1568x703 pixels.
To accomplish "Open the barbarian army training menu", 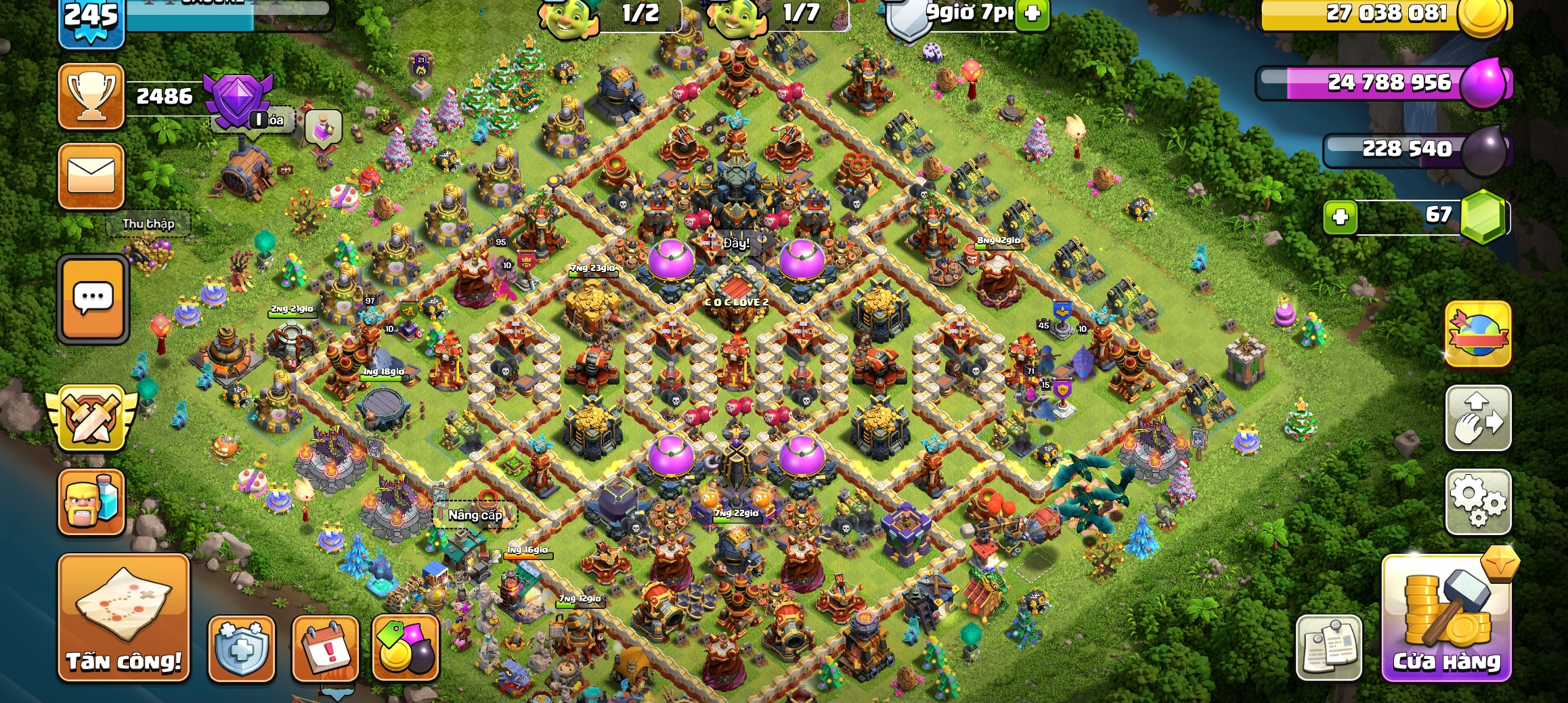I will 91,502.
